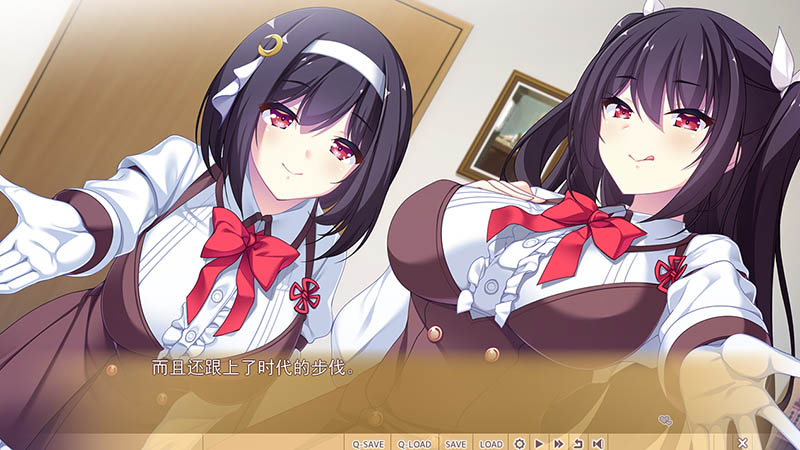800x450 pixels.
Task: Open the LOAD menu
Action: pos(491,443)
